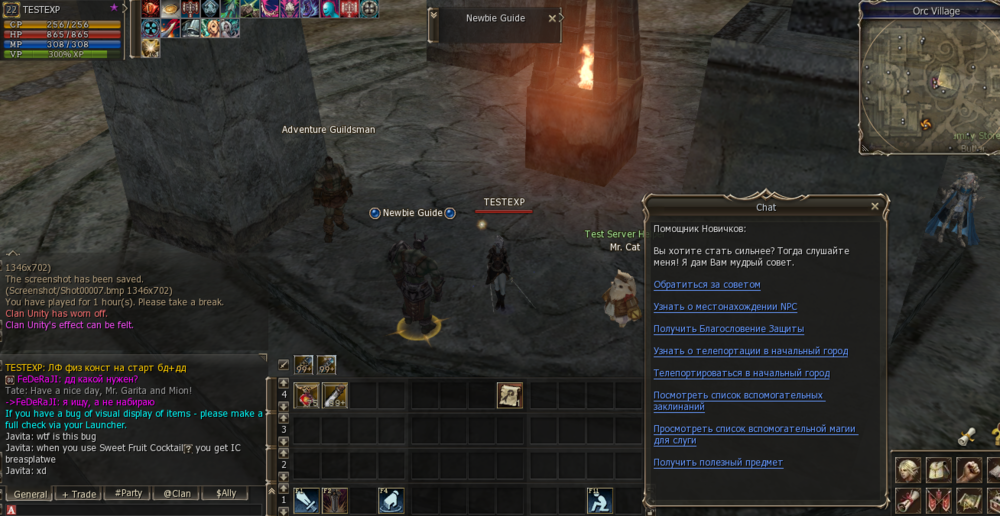Switch to the #Party chat tab
The width and height of the screenshot is (1000, 516).
pyautogui.click(x=127, y=494)
